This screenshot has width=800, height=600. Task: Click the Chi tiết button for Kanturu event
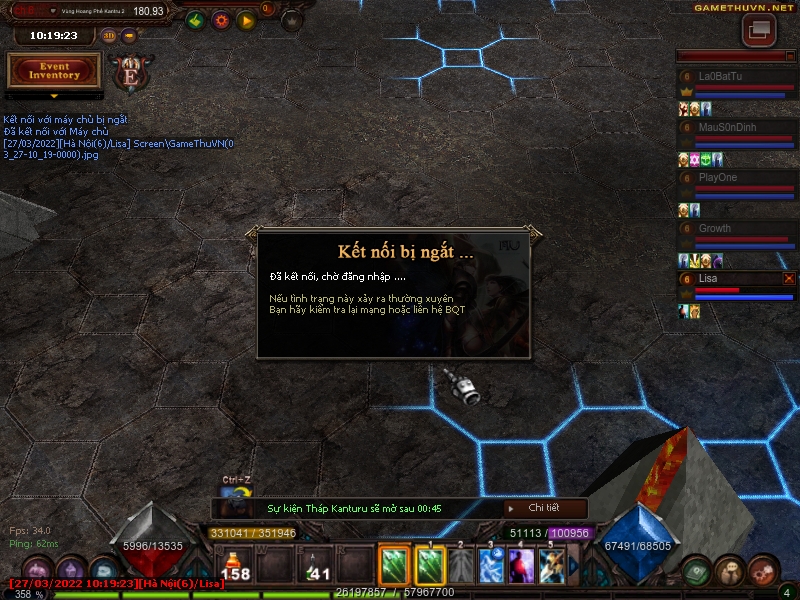[543, 508]
